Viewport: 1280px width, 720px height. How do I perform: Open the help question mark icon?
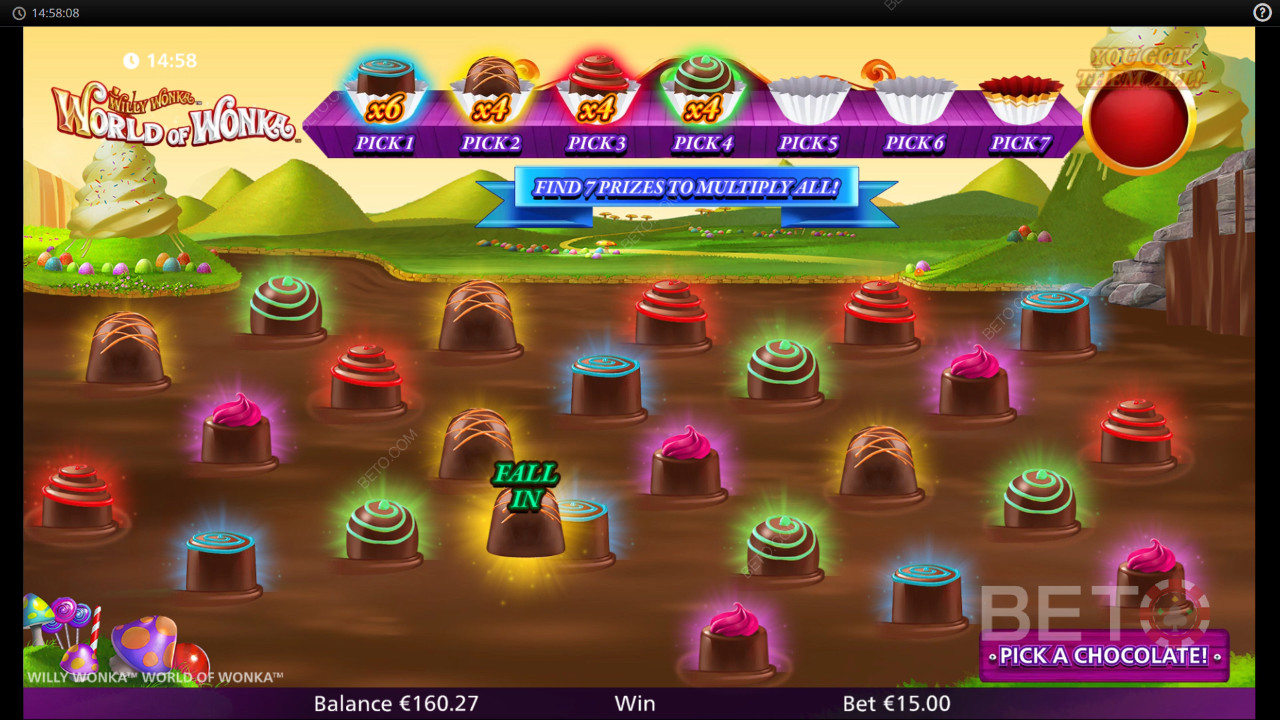coord(1262,12)
